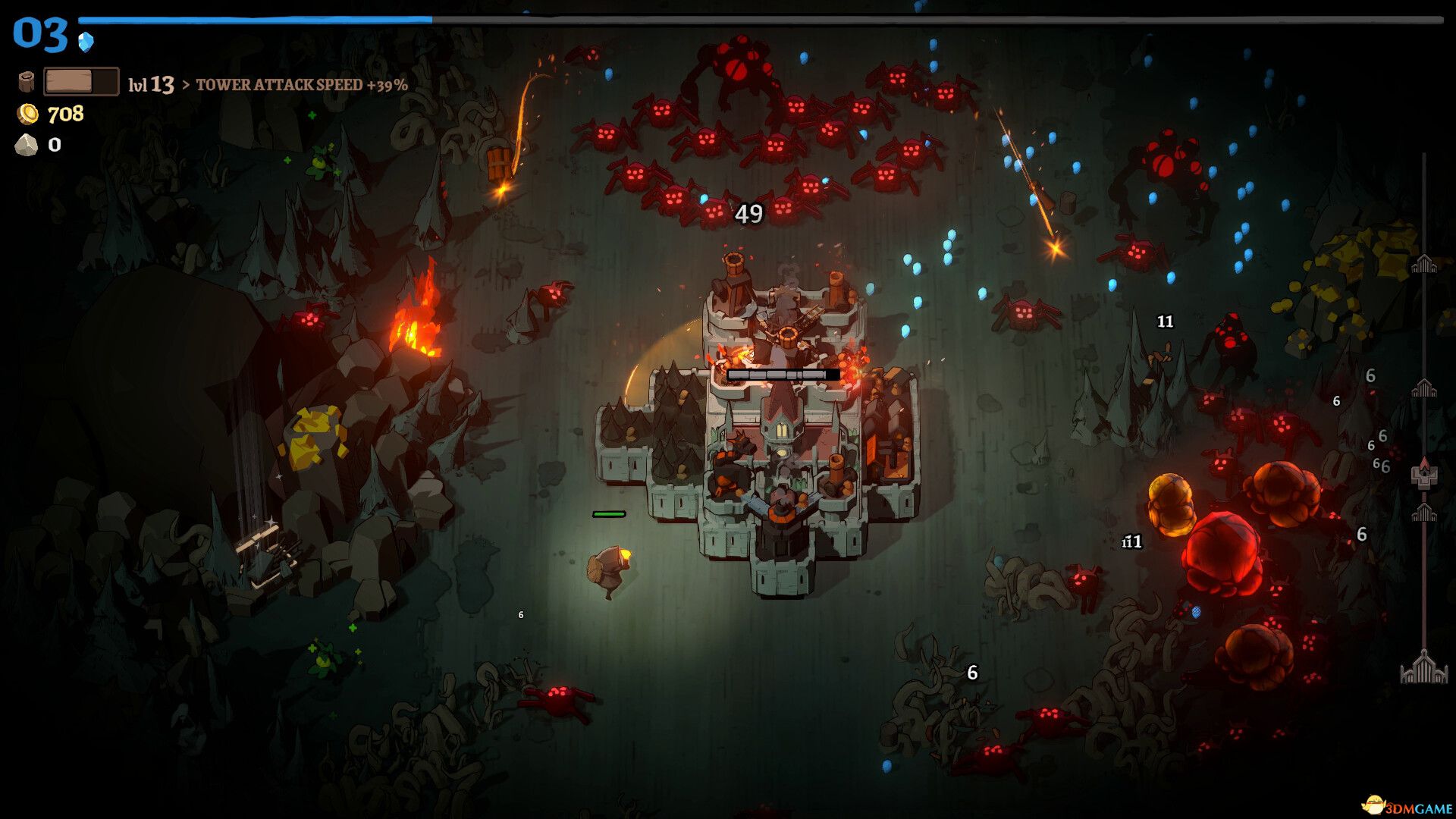Screen dimensions: 1456x819
Task: Click the grey stone resource icon
Action: [27, 145]
